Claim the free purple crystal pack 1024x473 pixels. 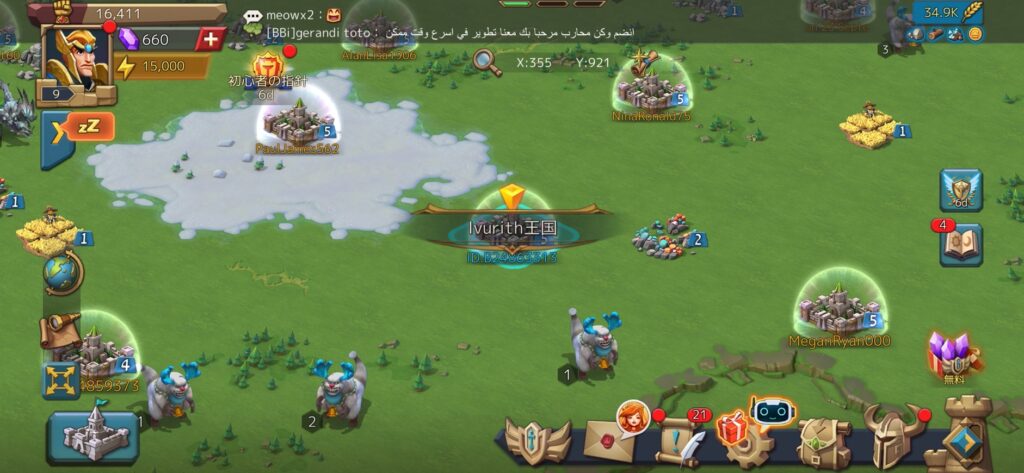point(948,356)
